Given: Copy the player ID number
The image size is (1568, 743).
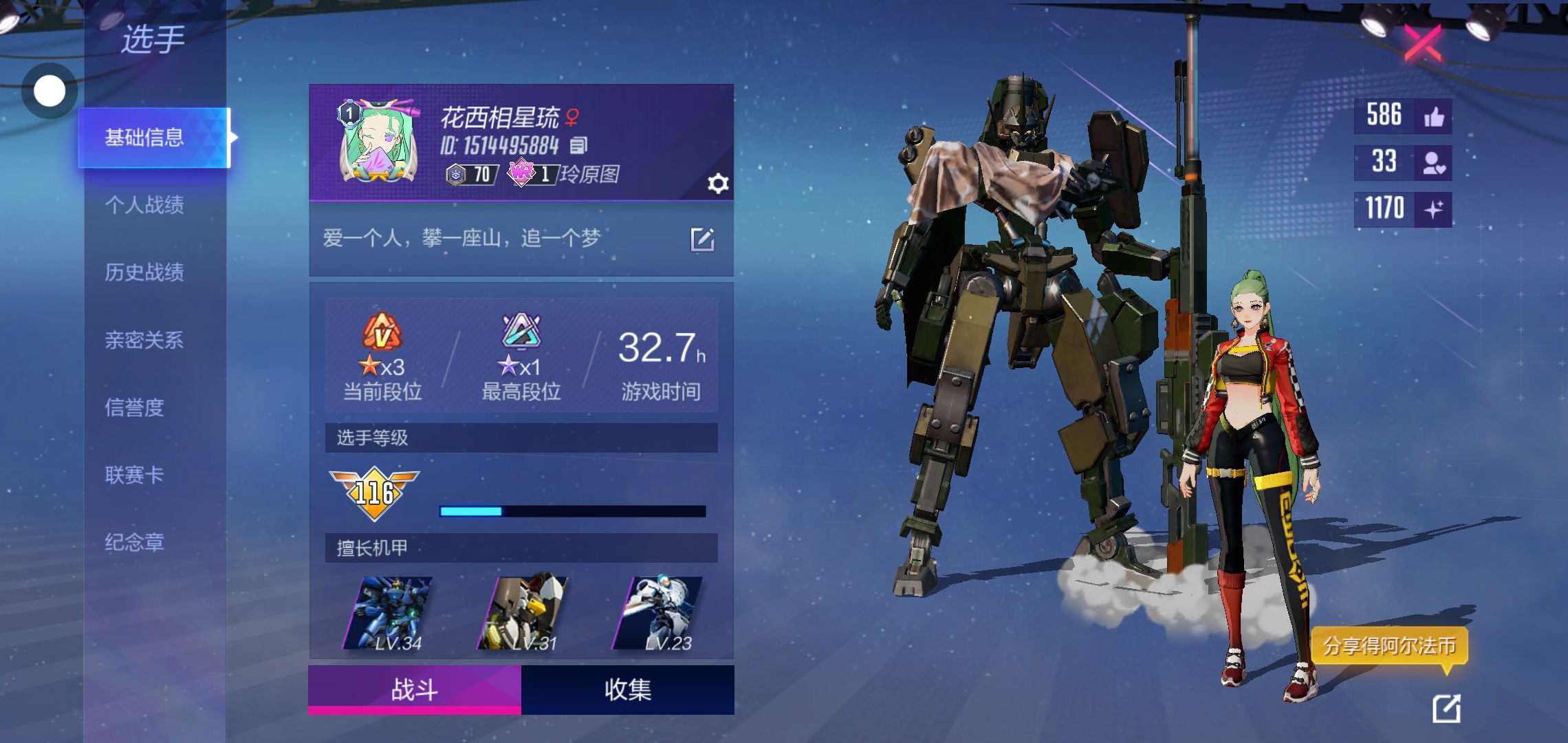Looking at the screenshot, I should click(578, 145).
